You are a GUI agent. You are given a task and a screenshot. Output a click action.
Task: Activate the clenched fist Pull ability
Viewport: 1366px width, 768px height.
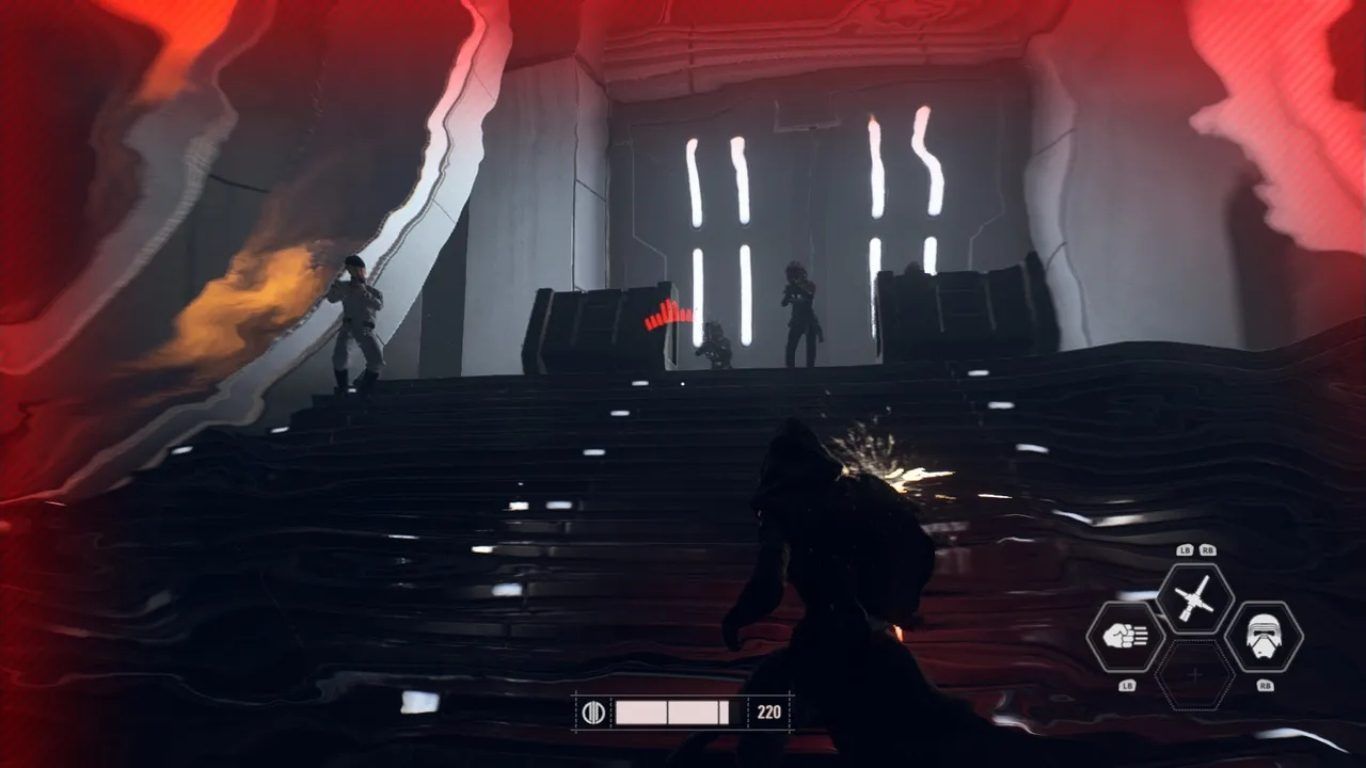(1125, 637)
